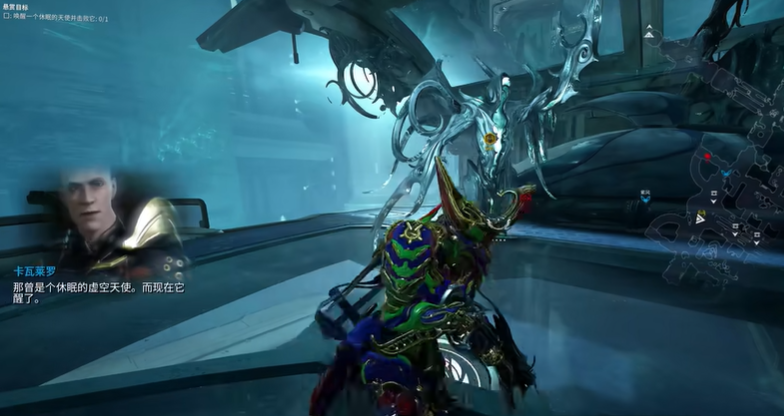Screen dimensions: 784x416
Task: Select the yellow player arrow on the map
Action: click(x=701, y=216)
